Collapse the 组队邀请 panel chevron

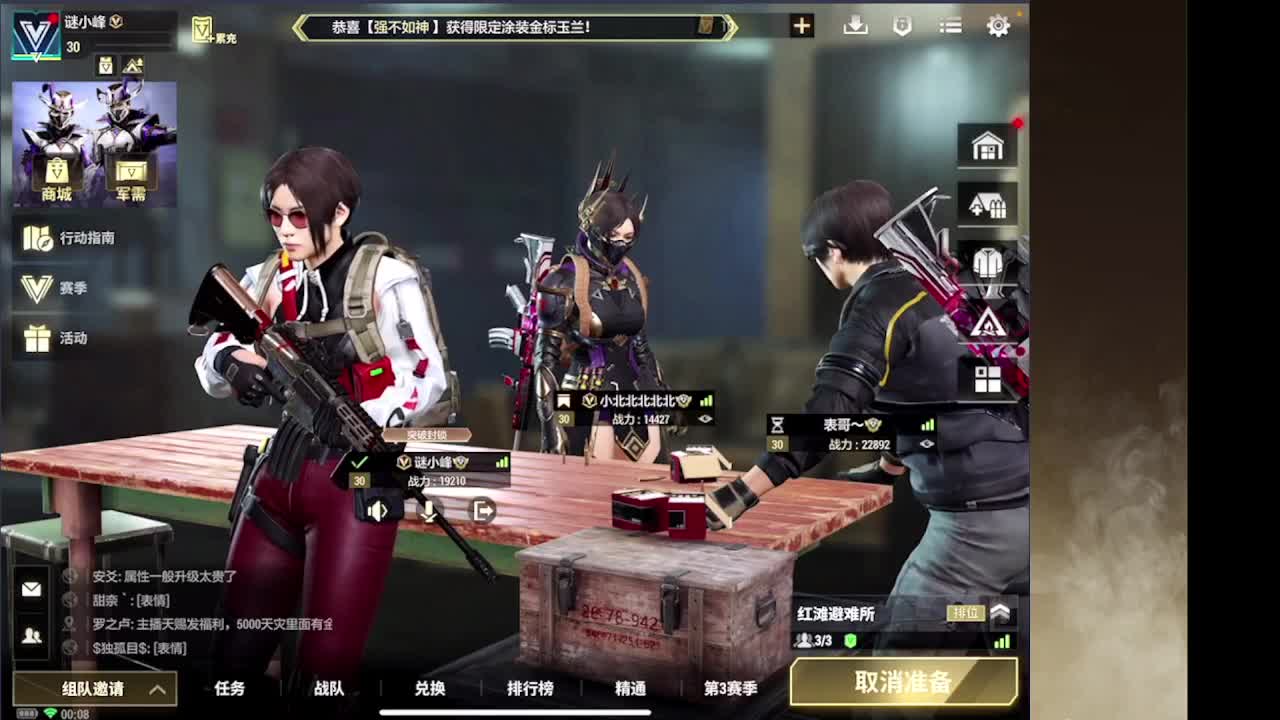tap(157, 690)
